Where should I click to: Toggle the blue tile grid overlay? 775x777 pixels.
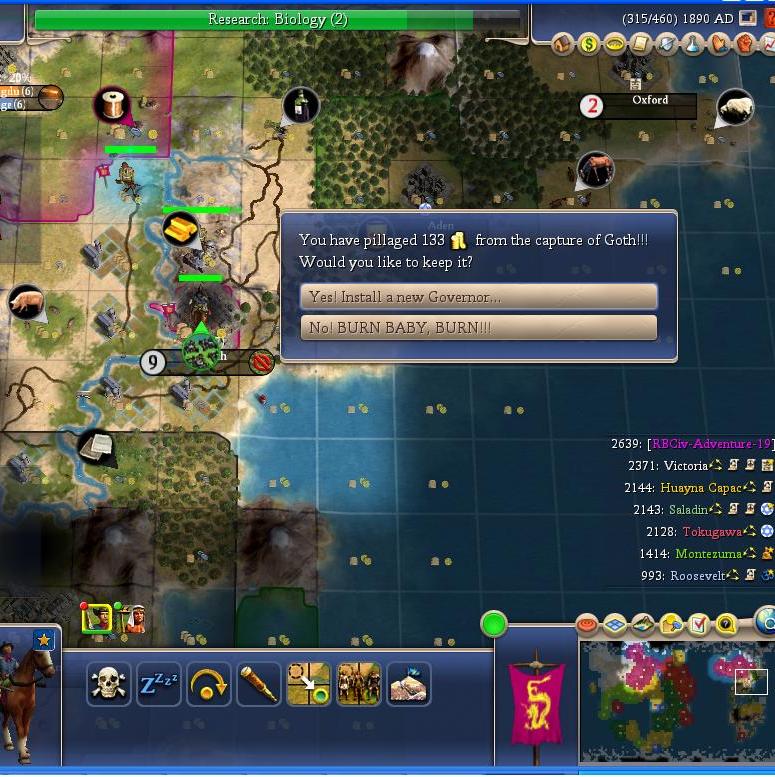[x=614, y=625]
